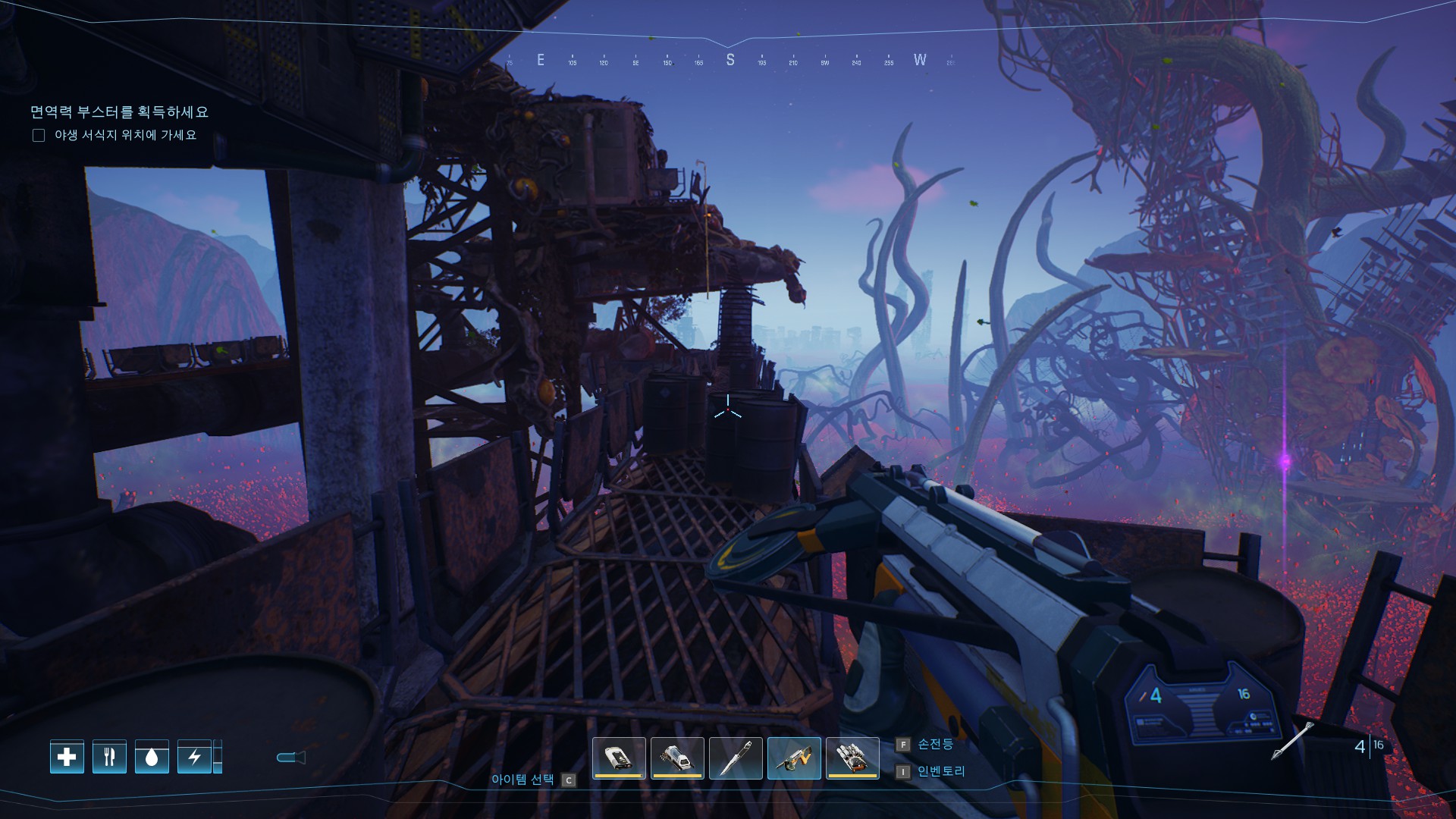The width and height of the screenshot is (1456, 819).
Task: Click the thirst water drop icon
Action: click(152, 757)
